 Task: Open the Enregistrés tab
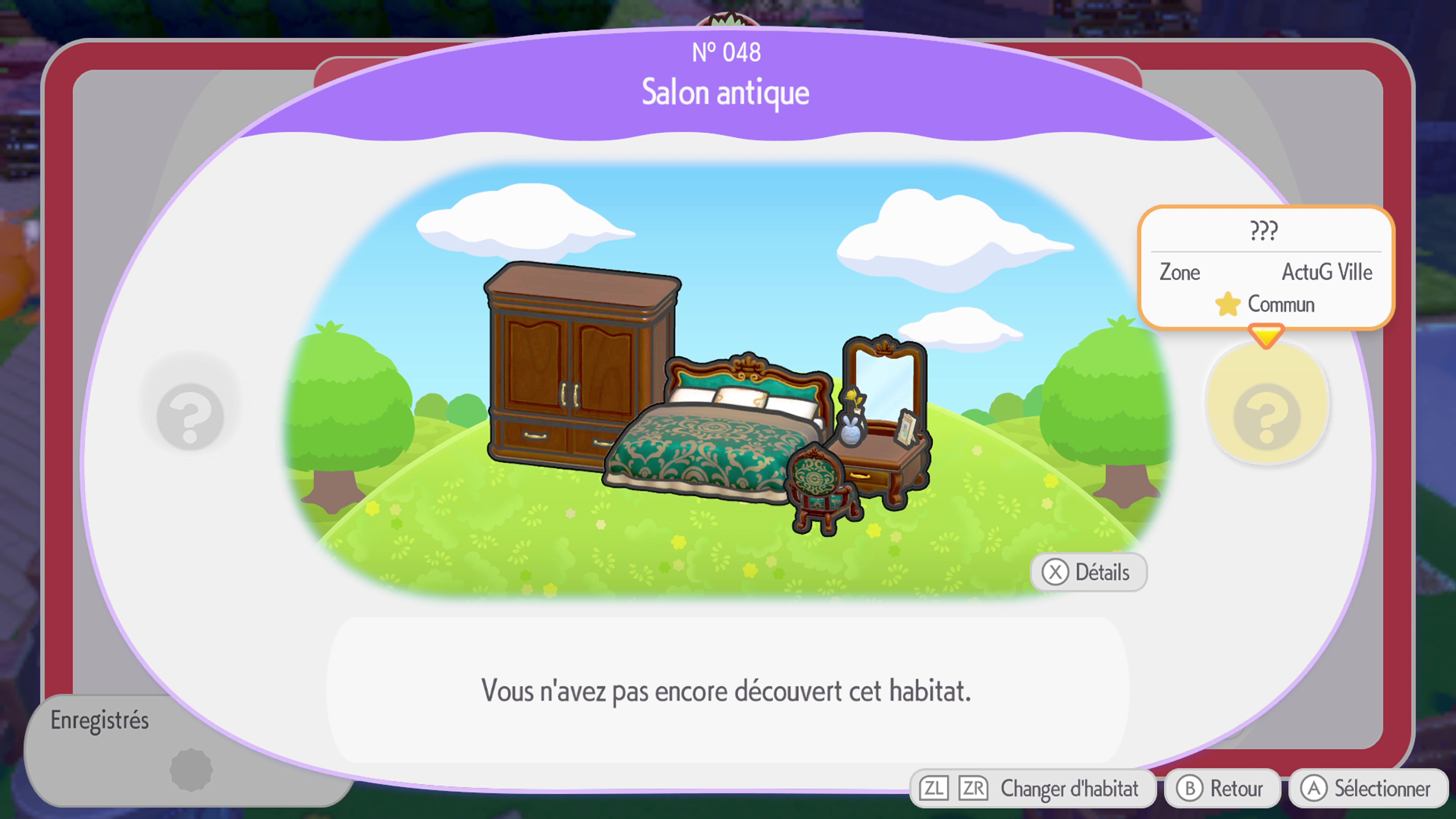[x=100, y=720]
